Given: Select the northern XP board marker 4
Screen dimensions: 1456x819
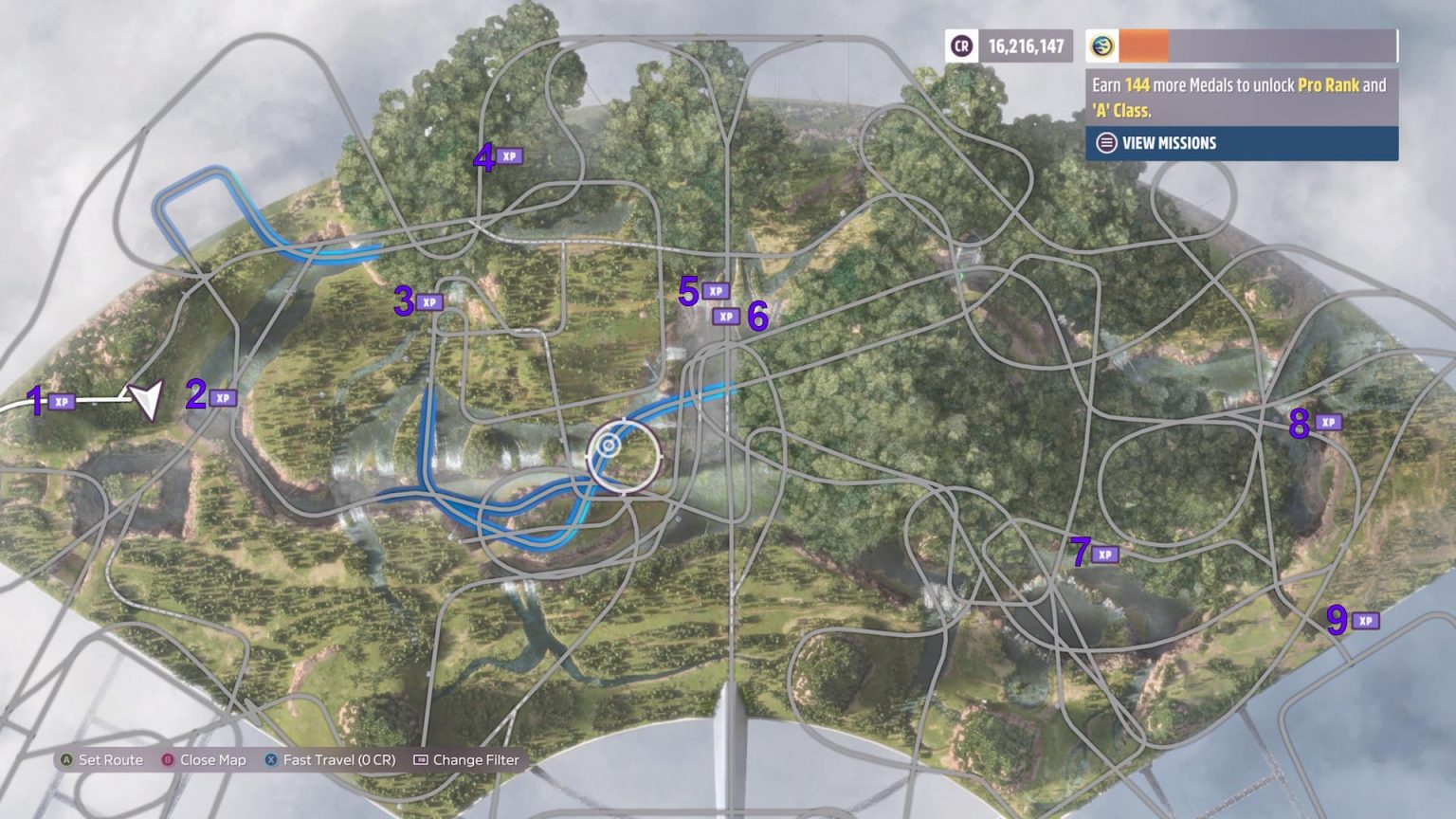Looking at the screenshot, I should pyautogui.click(x=509, y=157).
